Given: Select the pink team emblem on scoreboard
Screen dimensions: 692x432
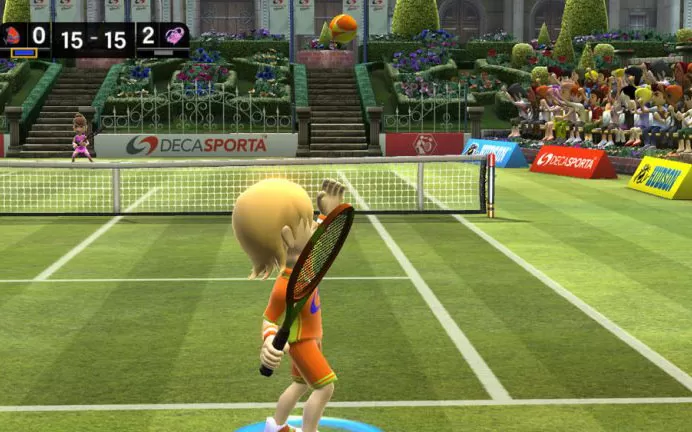Looking at the screenshot, I should [x=174, y=36].
